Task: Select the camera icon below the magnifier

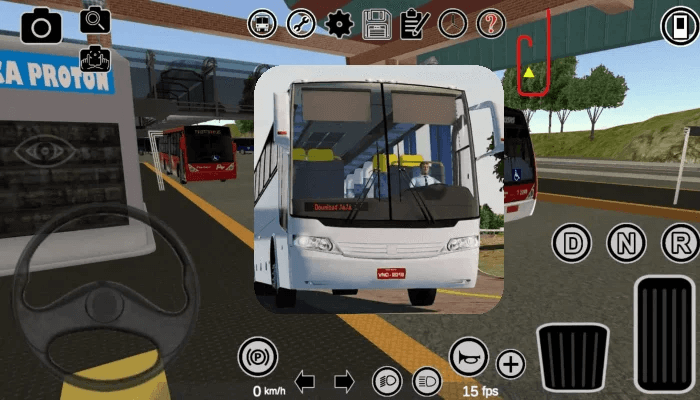Action: click(96, 58)
